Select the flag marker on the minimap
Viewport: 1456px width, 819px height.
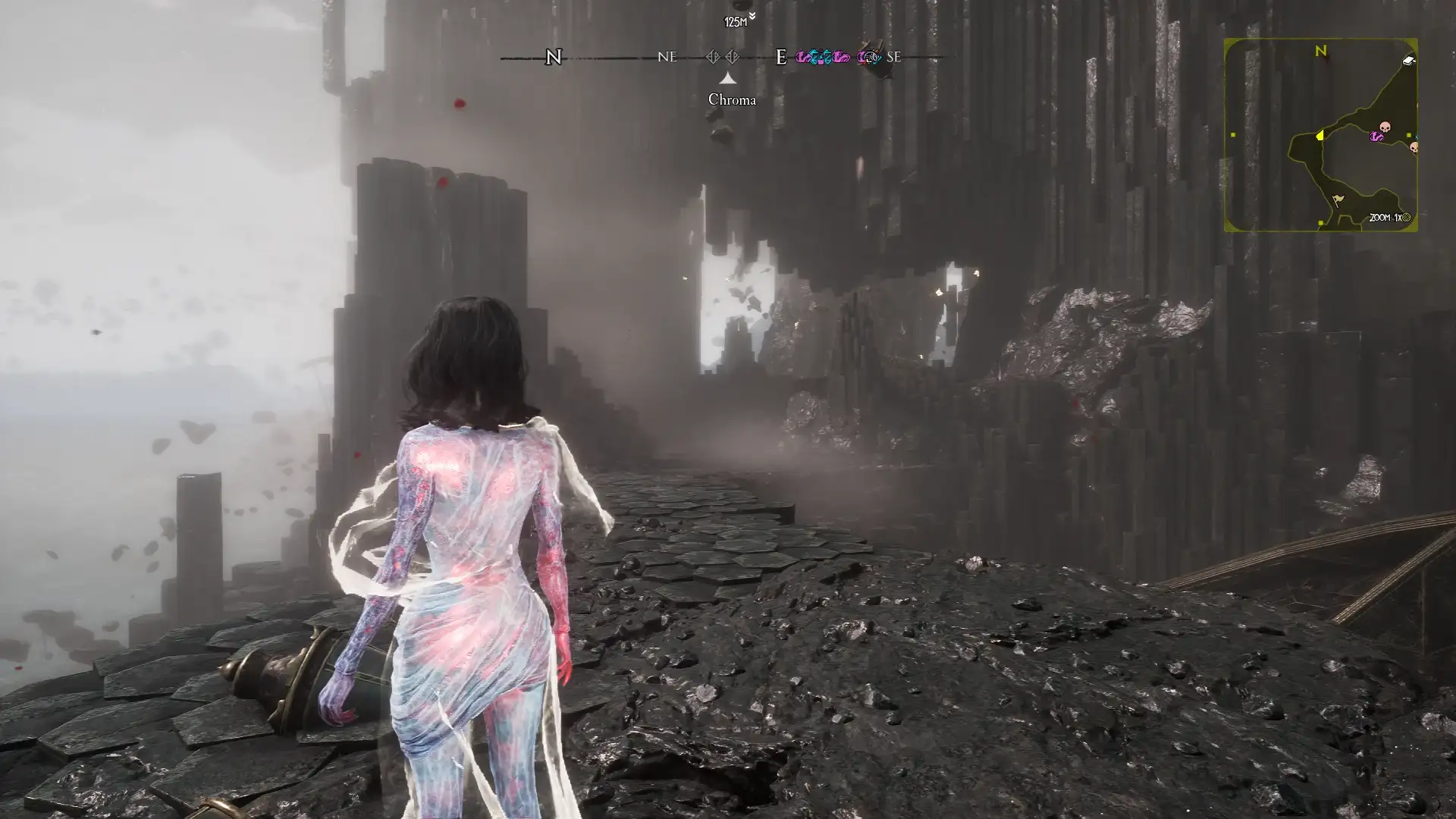(x=1338, y=200)
